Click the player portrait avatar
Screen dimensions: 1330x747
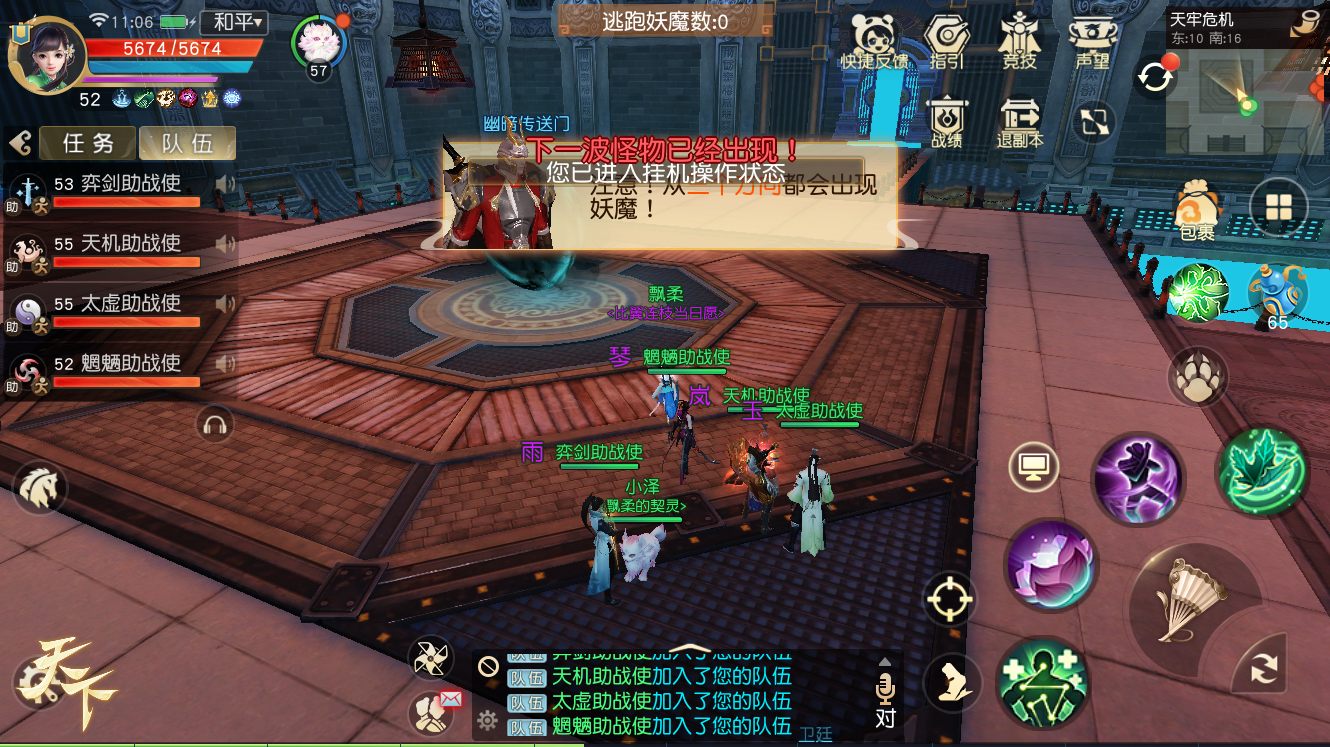click(x=45, y=57)
